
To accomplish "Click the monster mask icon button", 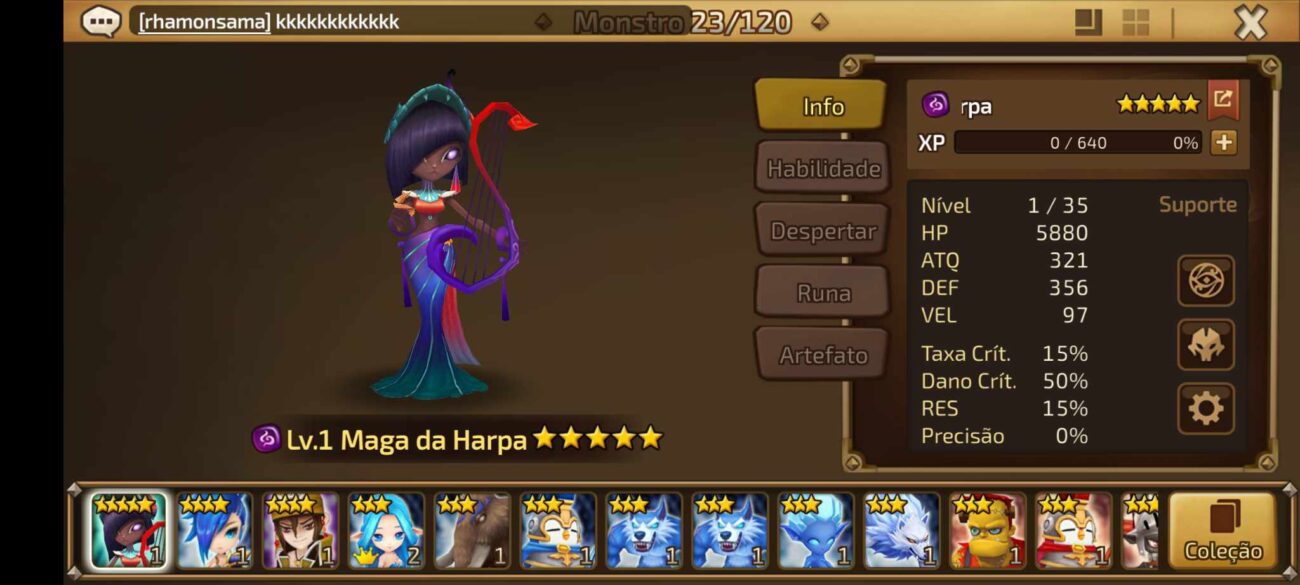I will point(1205,345).
